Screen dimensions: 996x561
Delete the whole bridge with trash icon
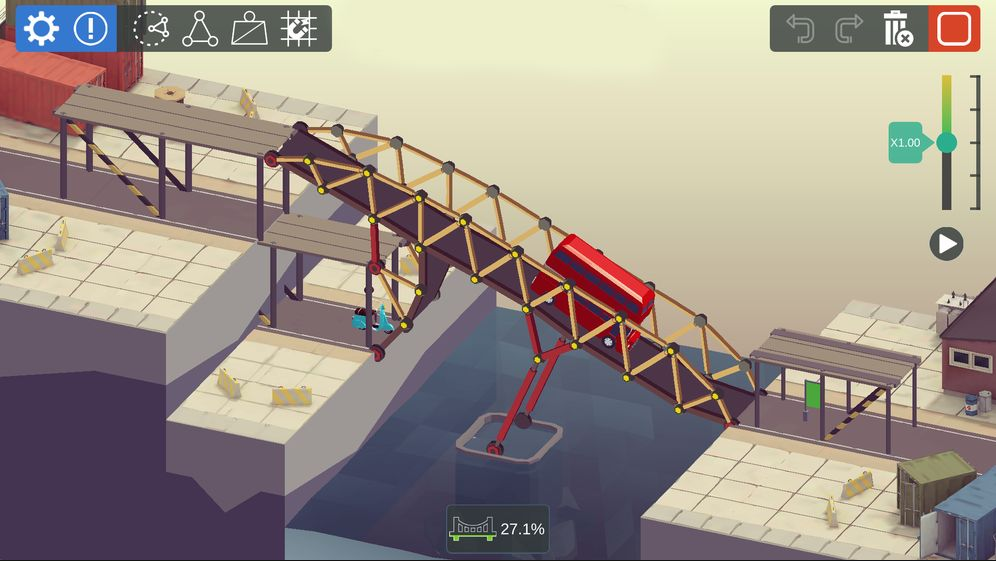pos(898,29)
